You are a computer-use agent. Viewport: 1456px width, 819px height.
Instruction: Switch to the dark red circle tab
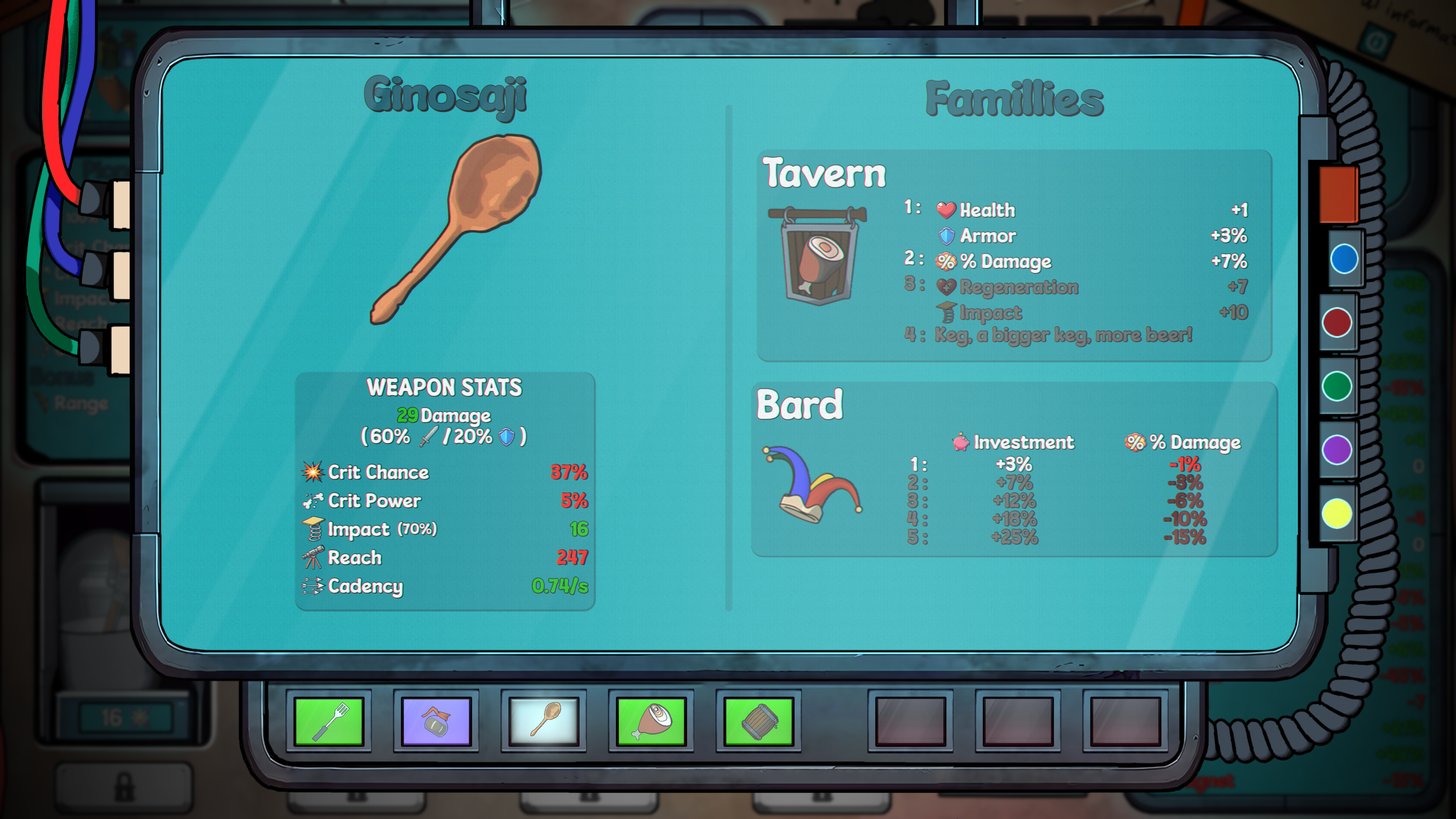click(1337, 323)
